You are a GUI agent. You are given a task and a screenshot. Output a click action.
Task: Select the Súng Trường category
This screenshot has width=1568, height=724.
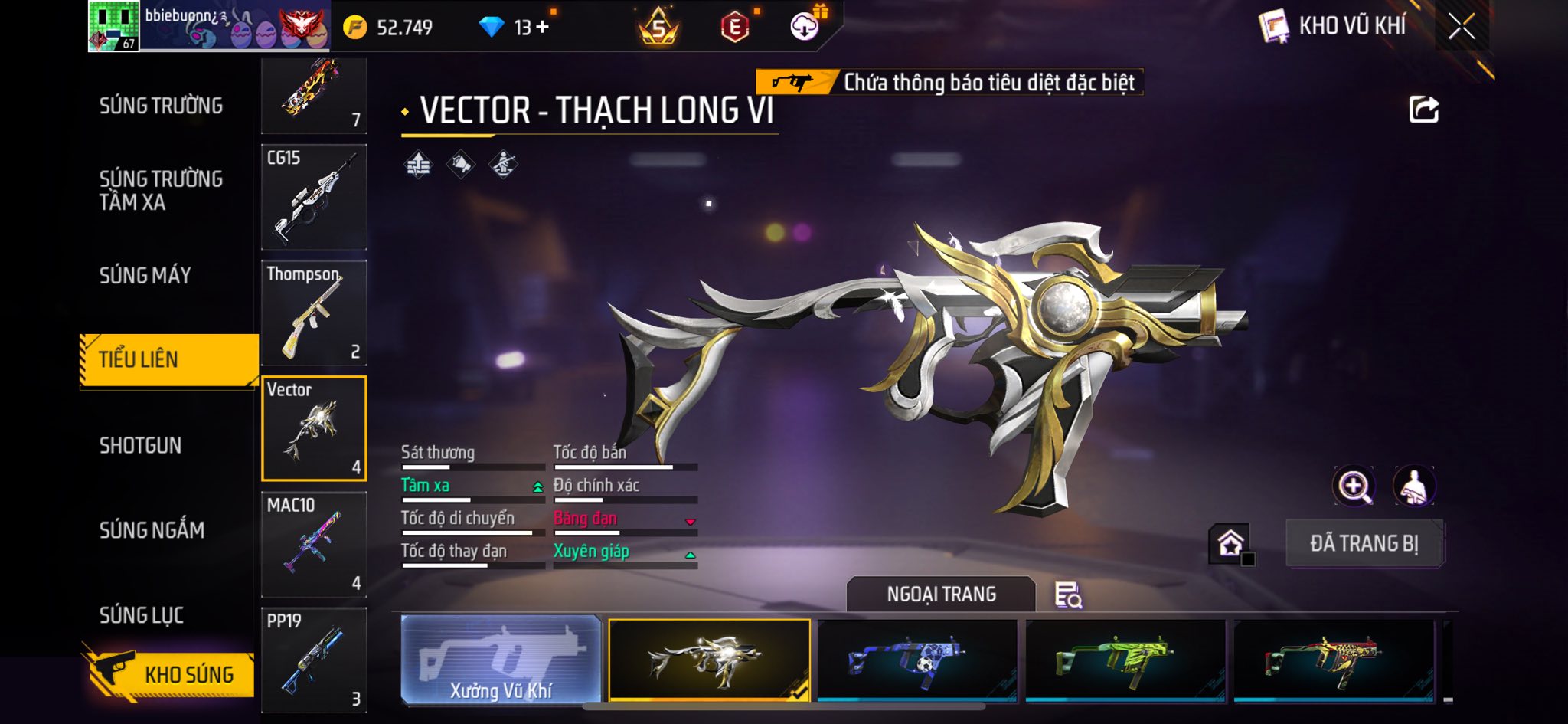pyautogui.click(x=161, y=106)
